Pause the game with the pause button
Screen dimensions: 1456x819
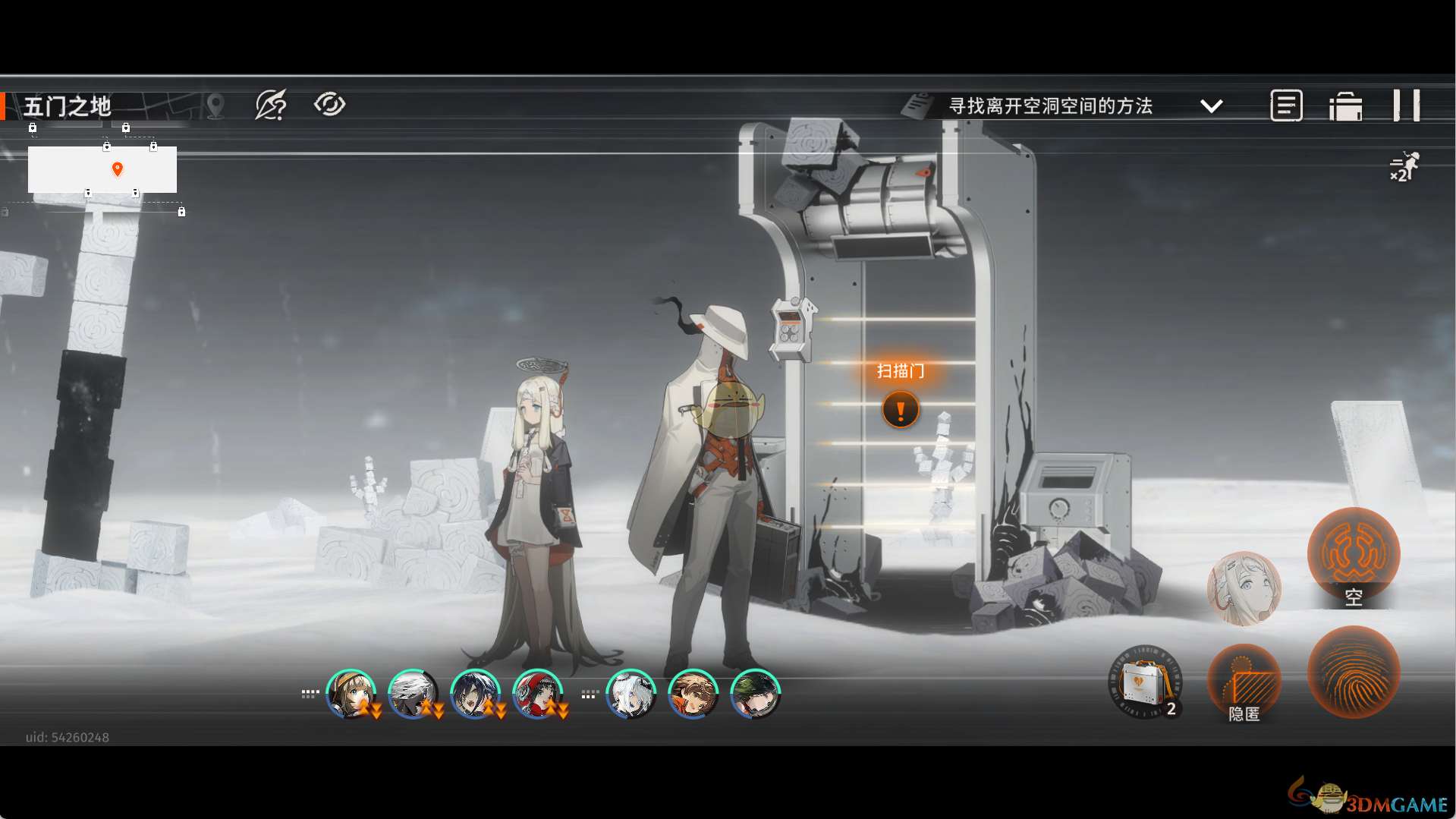1406,106
